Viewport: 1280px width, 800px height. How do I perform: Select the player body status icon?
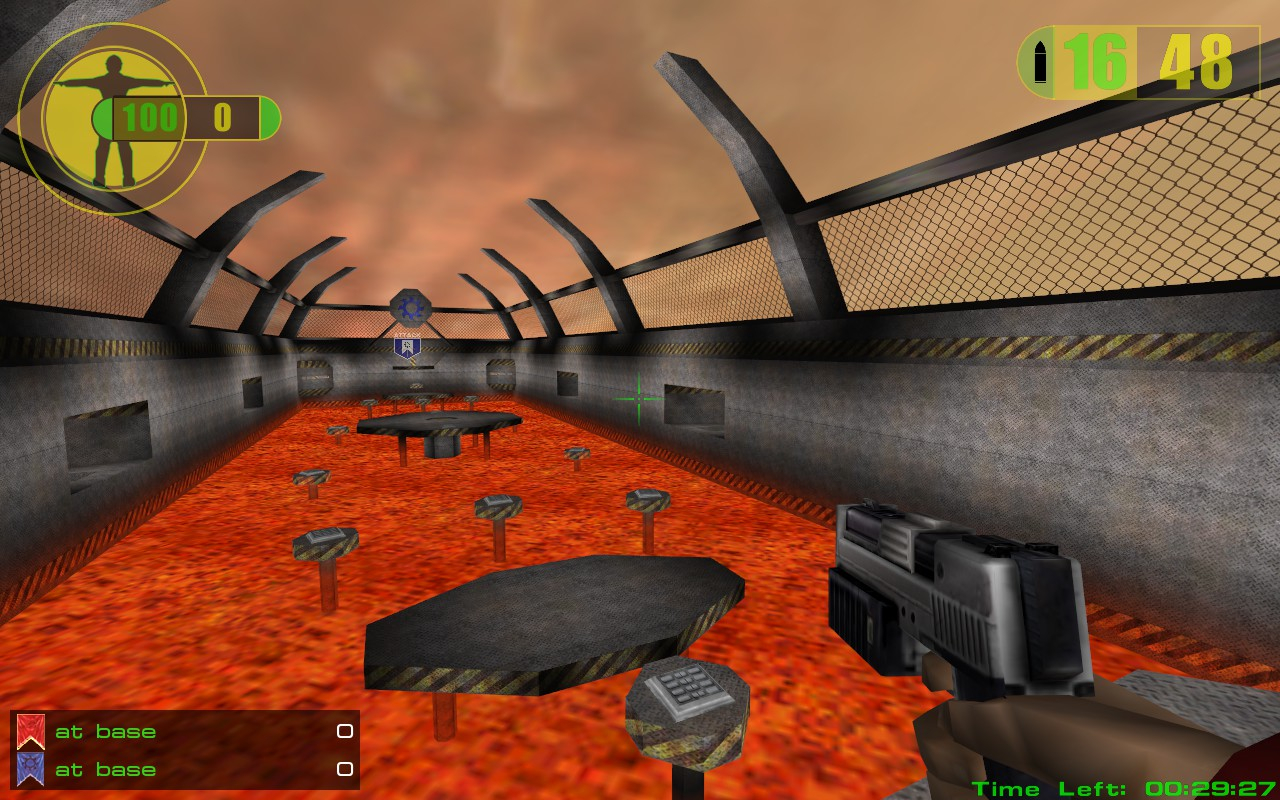[108, 120]
